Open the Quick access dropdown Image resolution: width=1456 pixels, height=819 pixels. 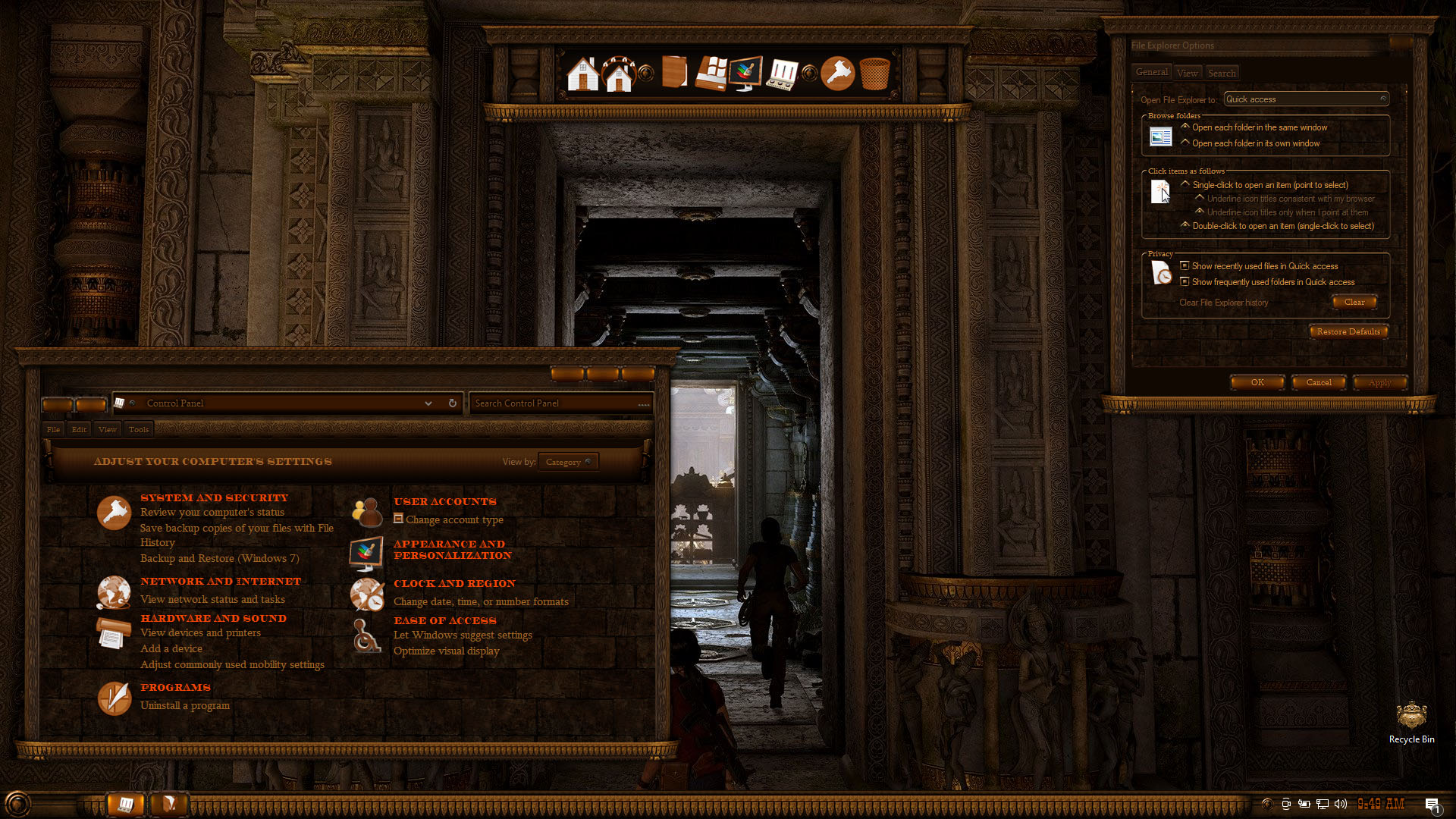point(1306,99)
